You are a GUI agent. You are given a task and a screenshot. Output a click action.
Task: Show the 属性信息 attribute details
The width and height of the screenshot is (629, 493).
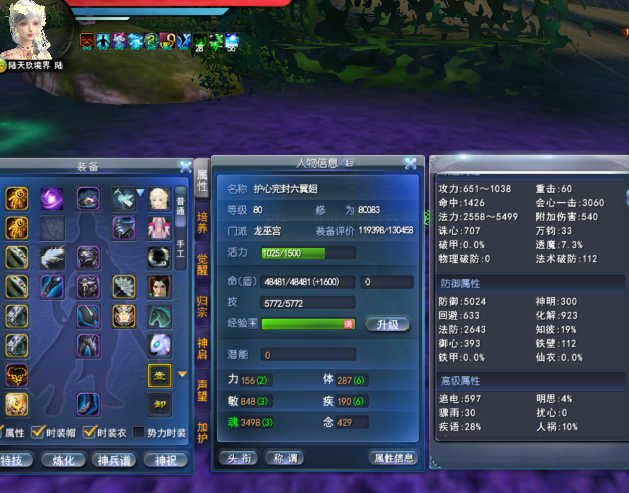pos(393,458)
